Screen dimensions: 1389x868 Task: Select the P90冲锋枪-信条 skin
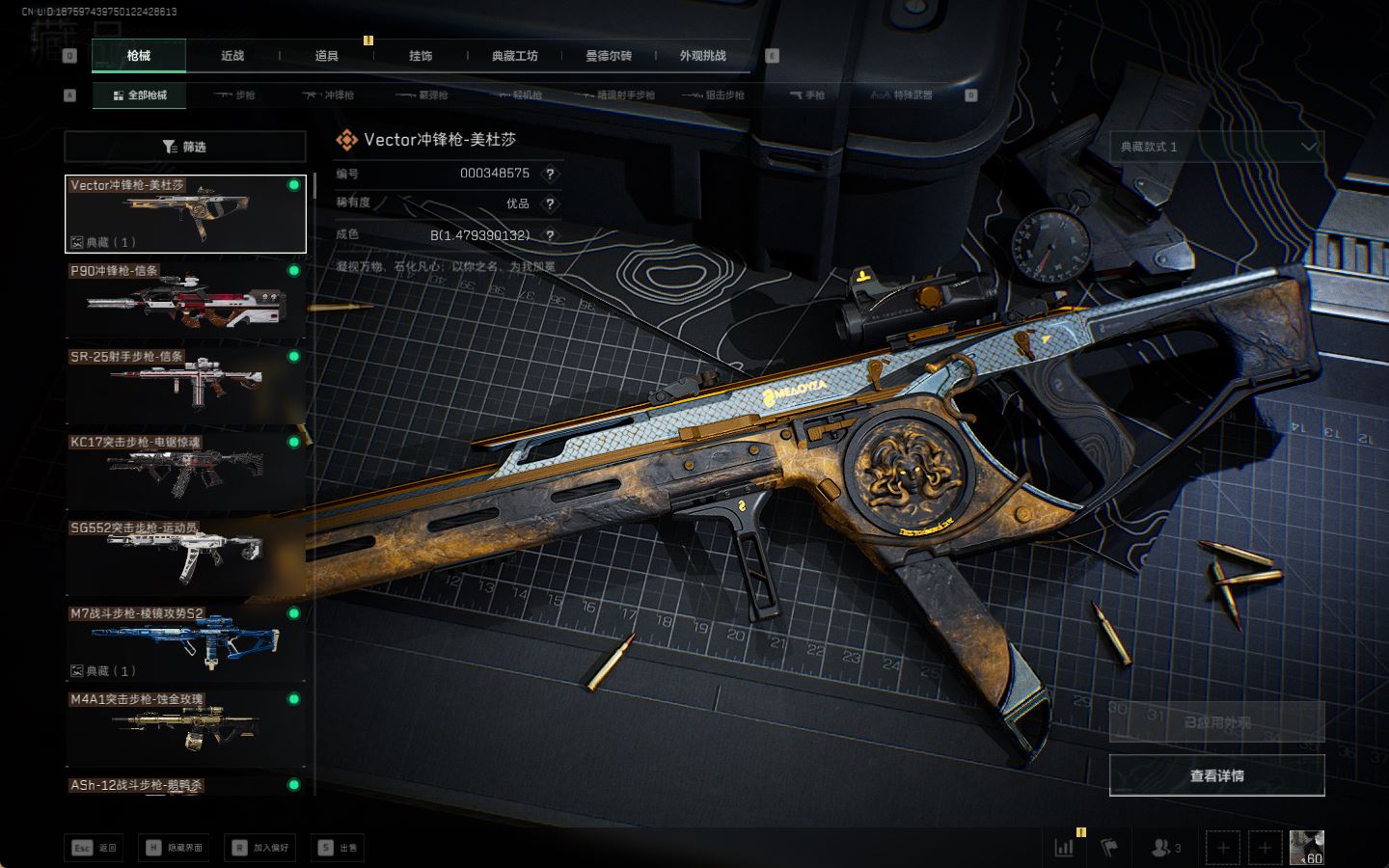pos(184,300)
